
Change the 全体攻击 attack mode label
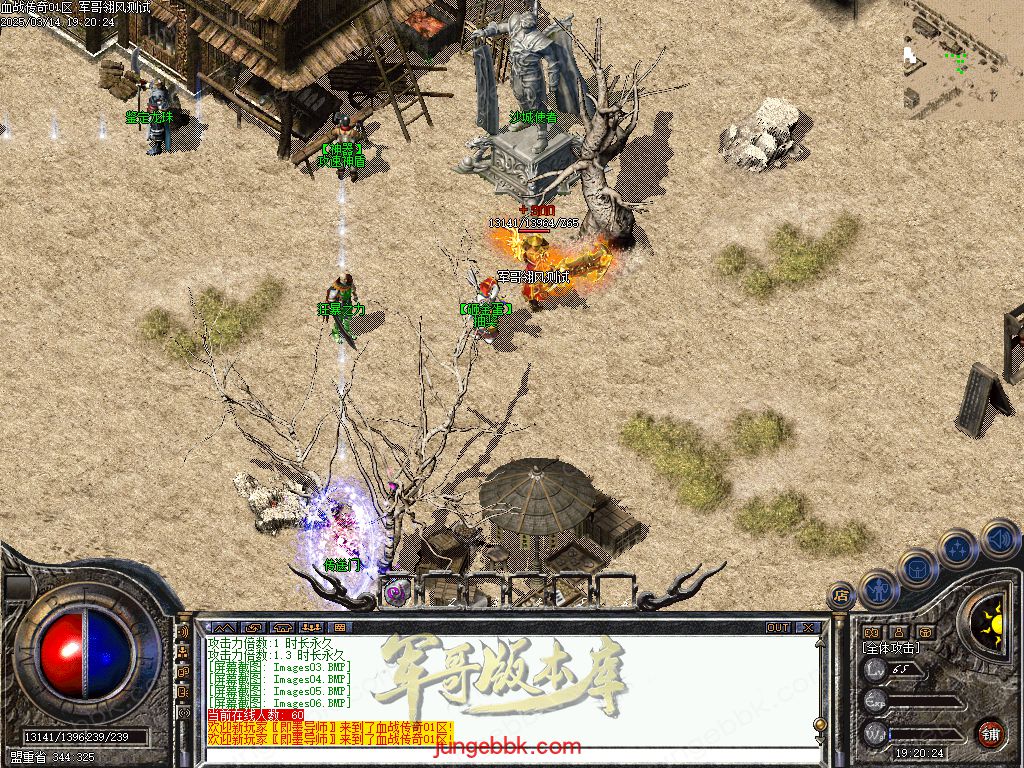[x=890, y=648]
